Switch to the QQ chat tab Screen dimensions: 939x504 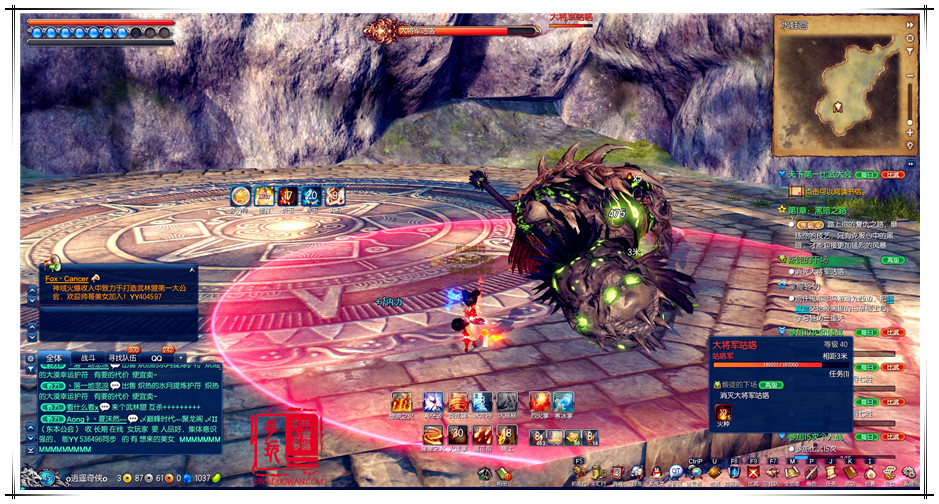pos(157,357)
